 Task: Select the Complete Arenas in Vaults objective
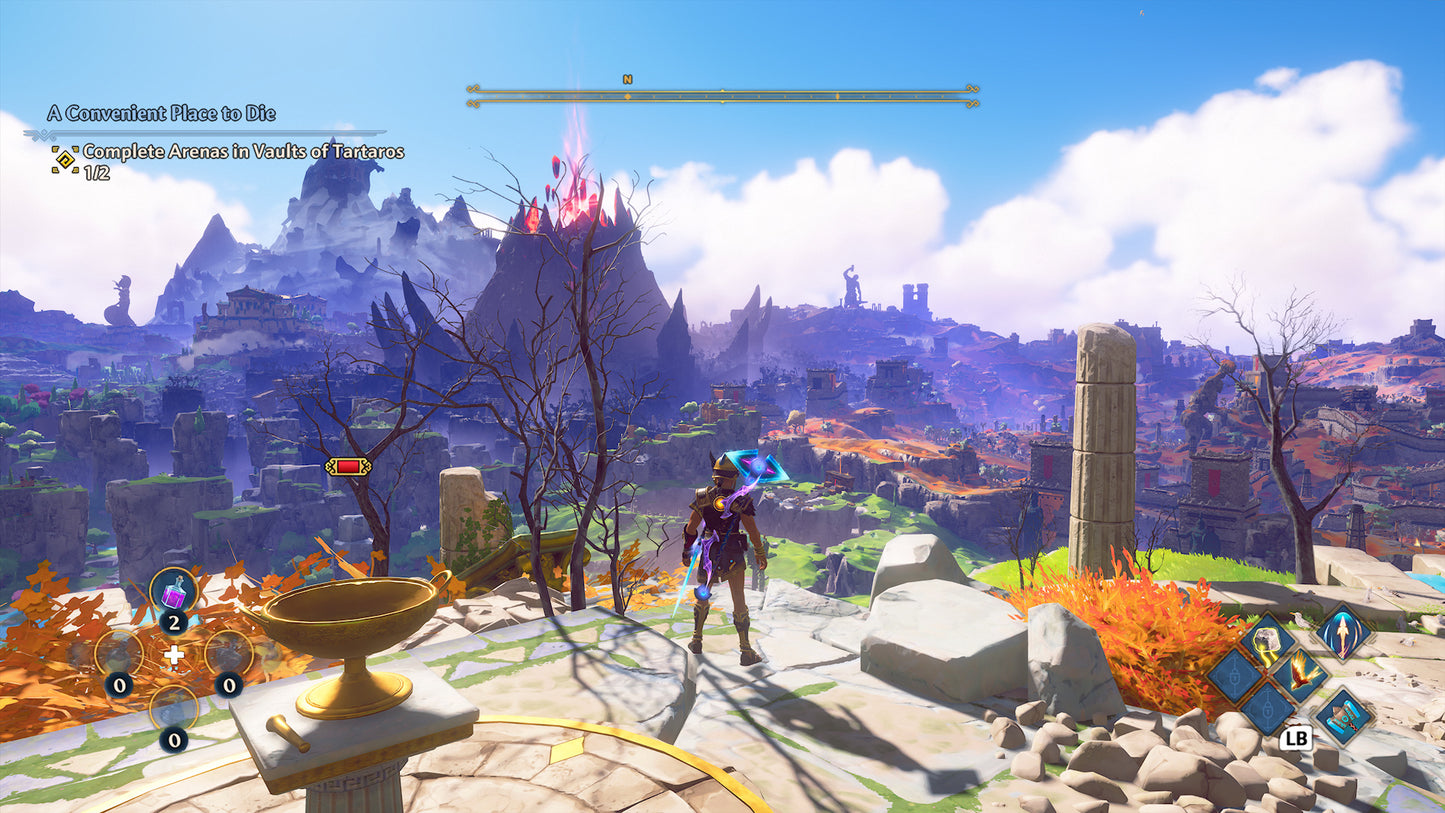[x=243, y=152]
